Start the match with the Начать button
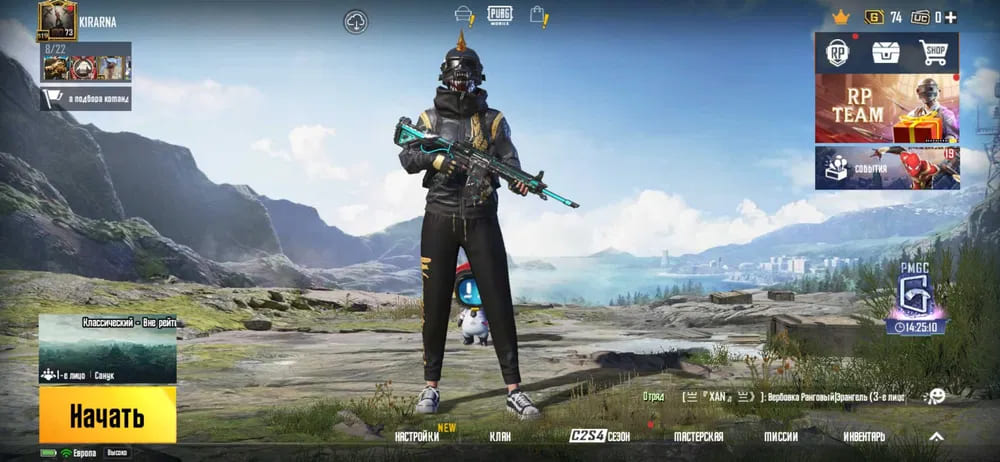Screen dimensions: 1000x462 click(107, 415)
